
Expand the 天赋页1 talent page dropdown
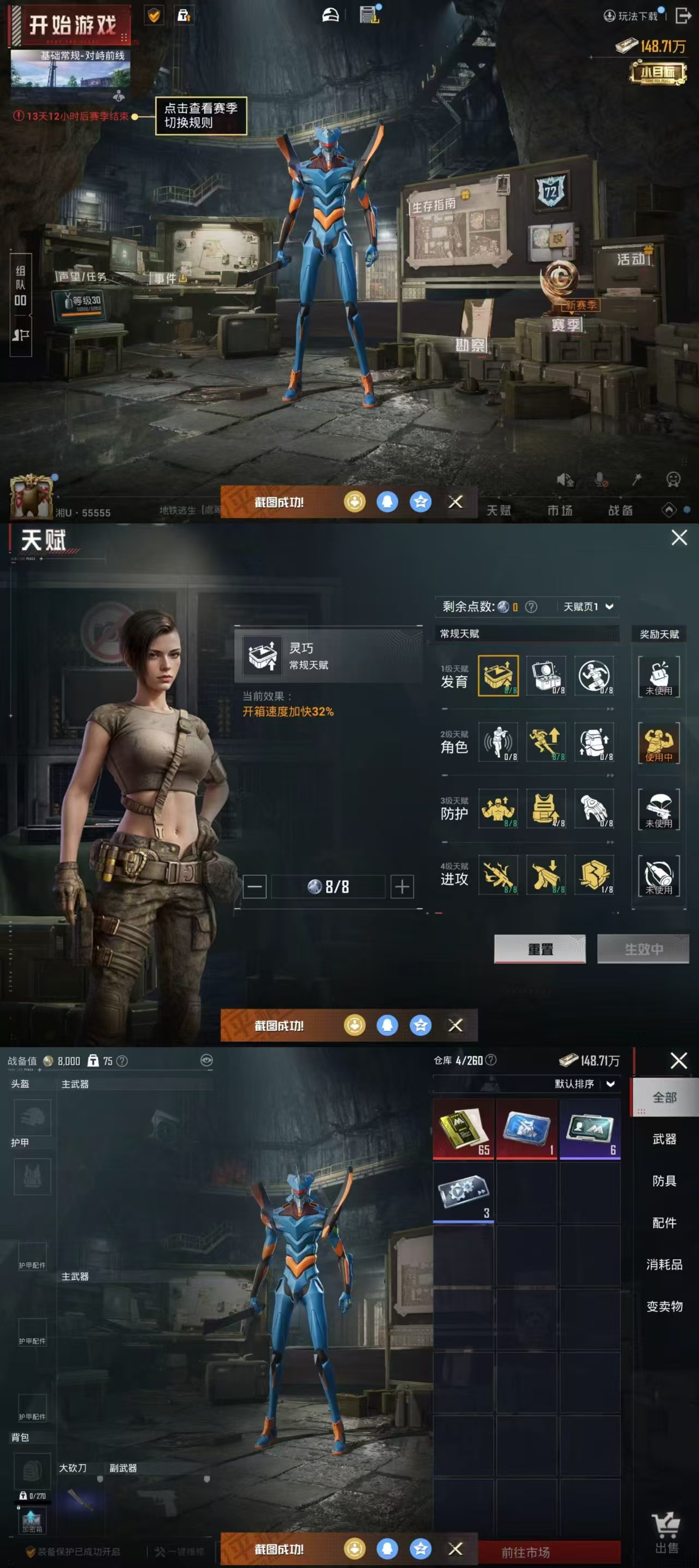pyautogui.click(x=588, y=606)
